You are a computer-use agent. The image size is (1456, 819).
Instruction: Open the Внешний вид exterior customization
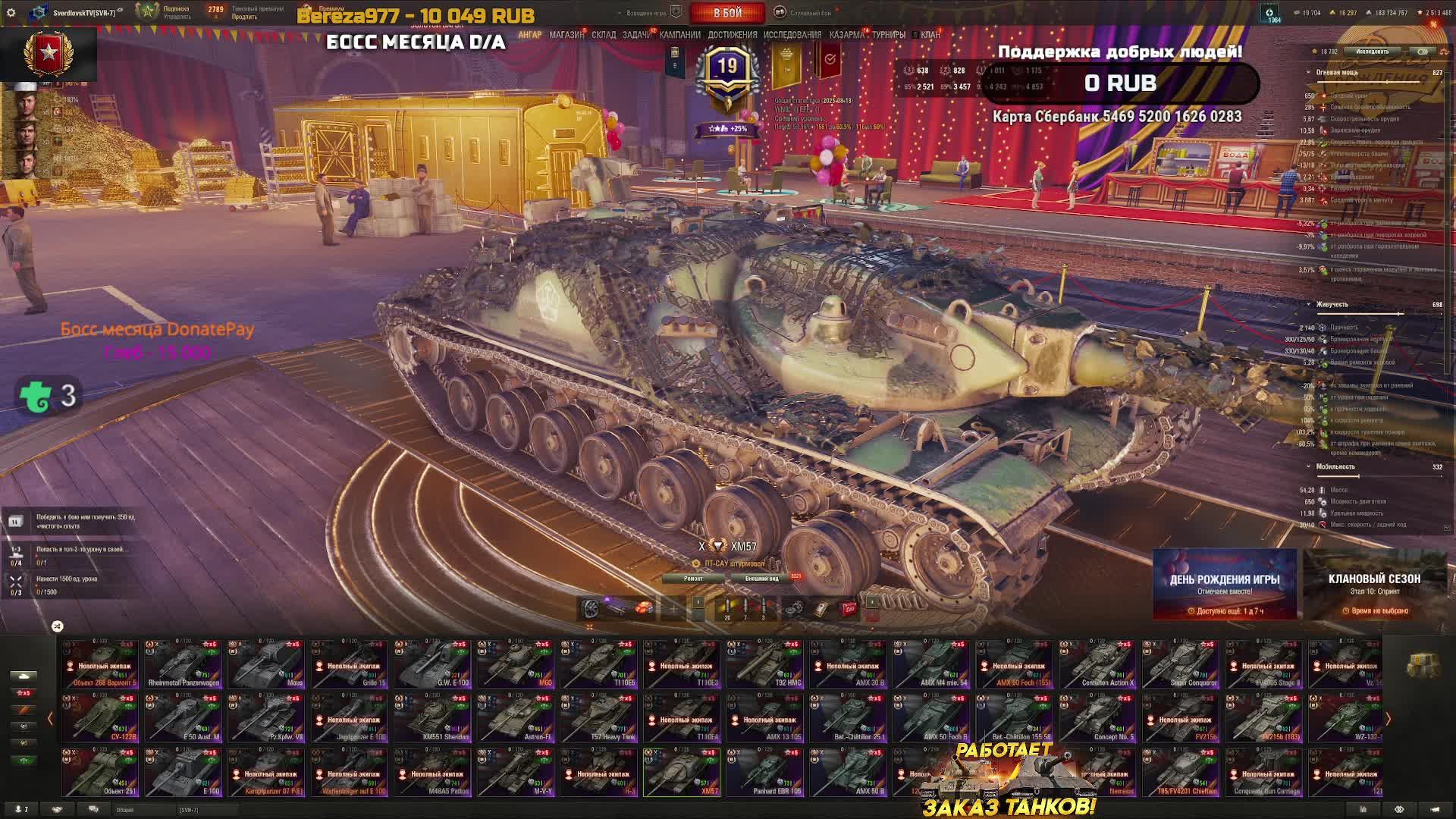[761, 579]
